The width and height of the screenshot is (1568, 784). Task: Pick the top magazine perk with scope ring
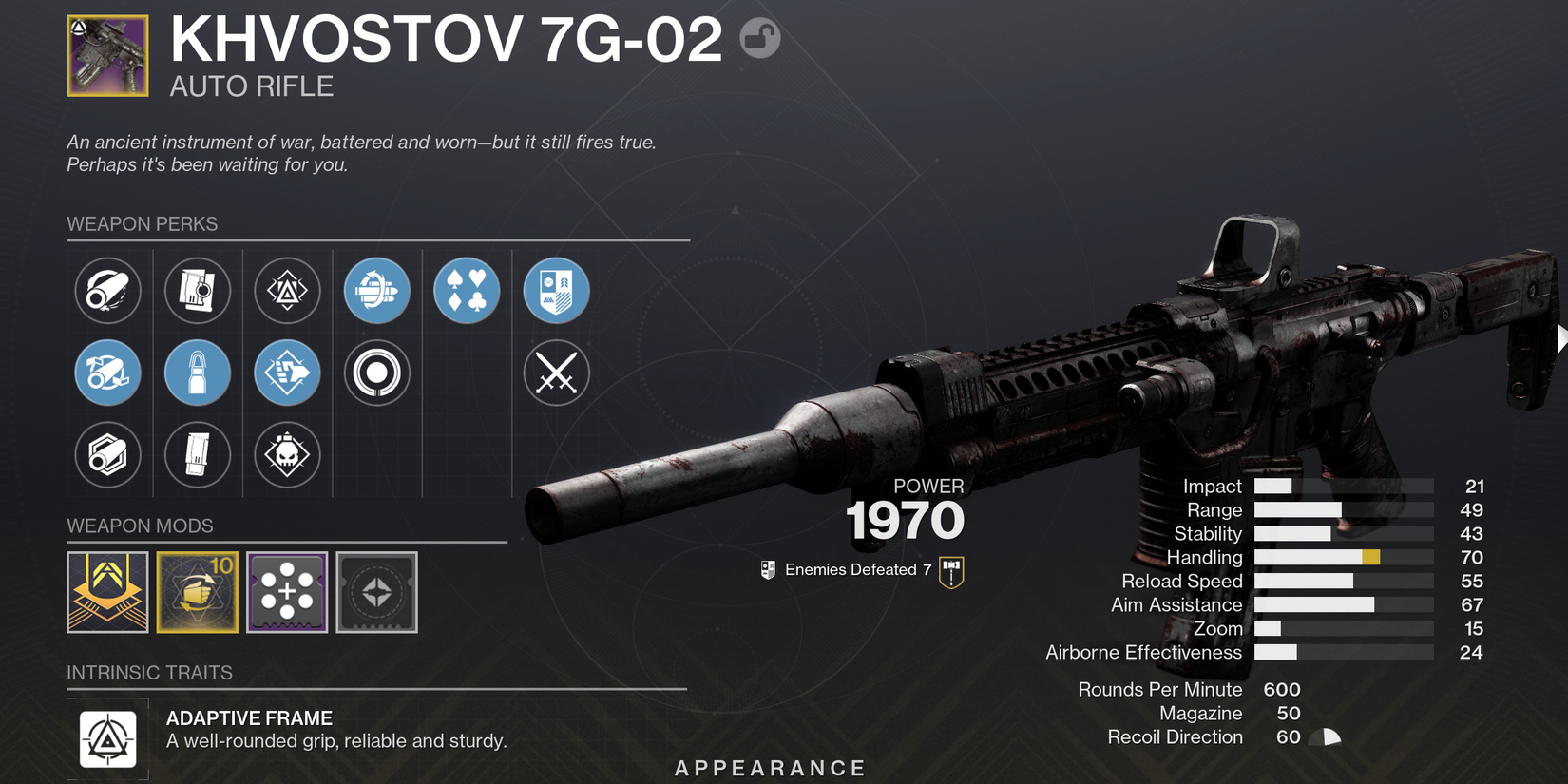198,290
